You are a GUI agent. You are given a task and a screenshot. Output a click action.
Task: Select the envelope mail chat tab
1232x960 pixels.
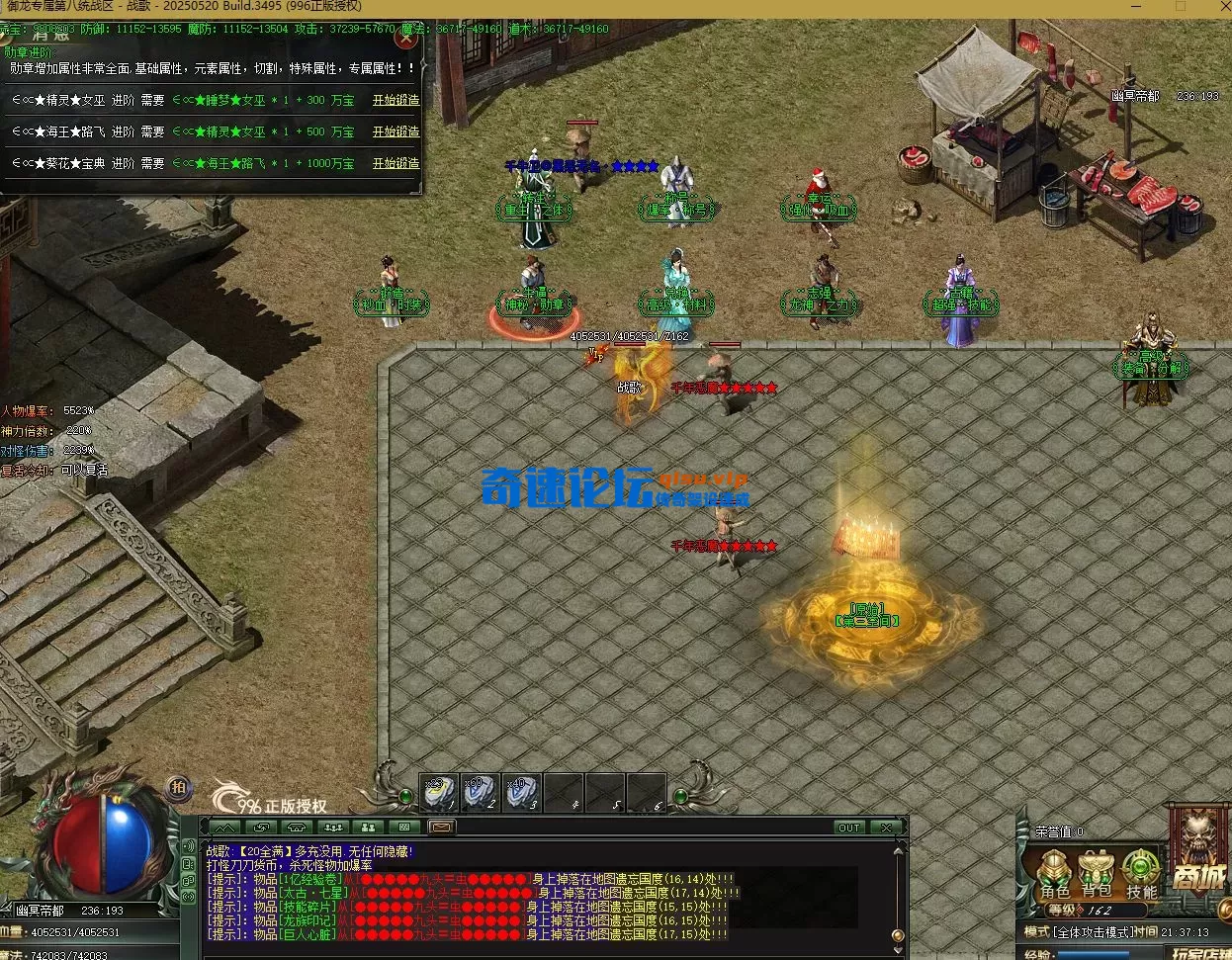(441, 827)
